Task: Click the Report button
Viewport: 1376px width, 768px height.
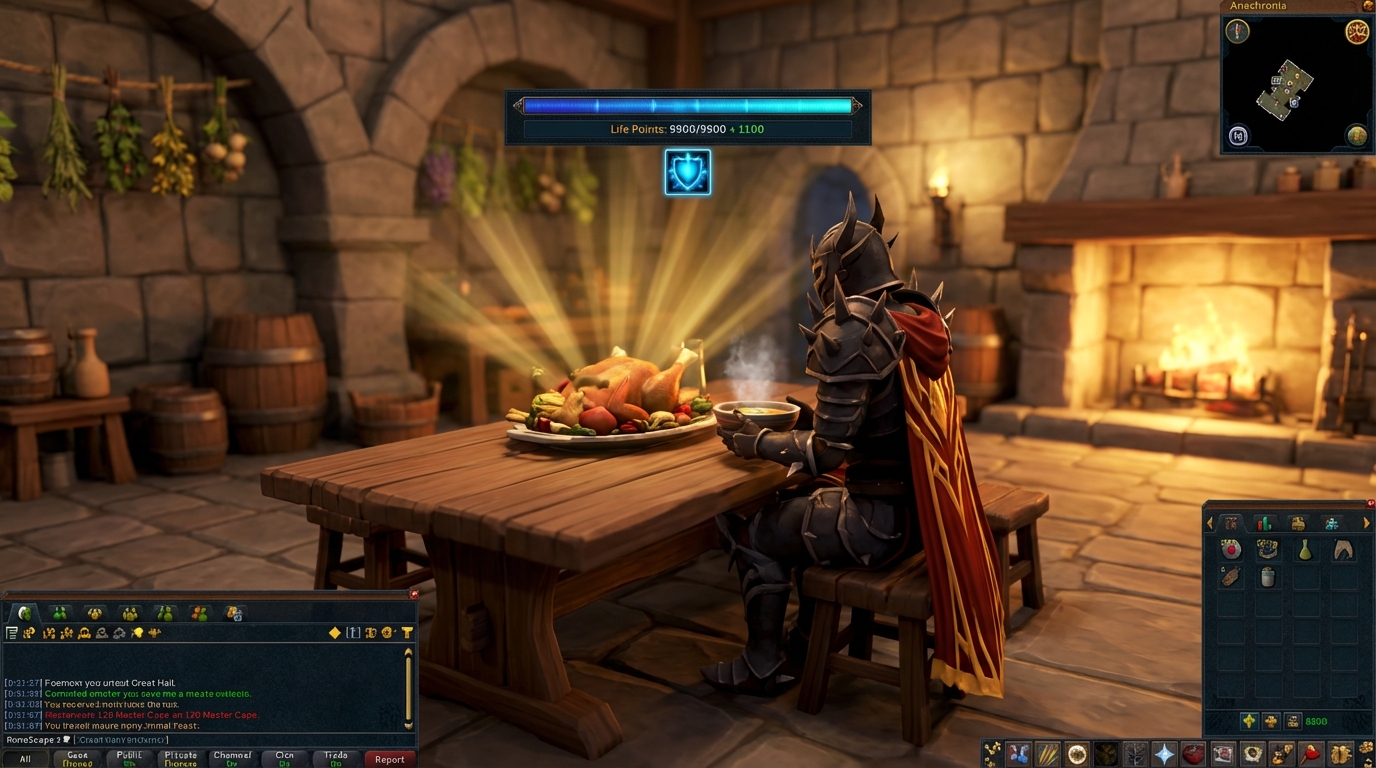Action: click(x=389, y=759)
